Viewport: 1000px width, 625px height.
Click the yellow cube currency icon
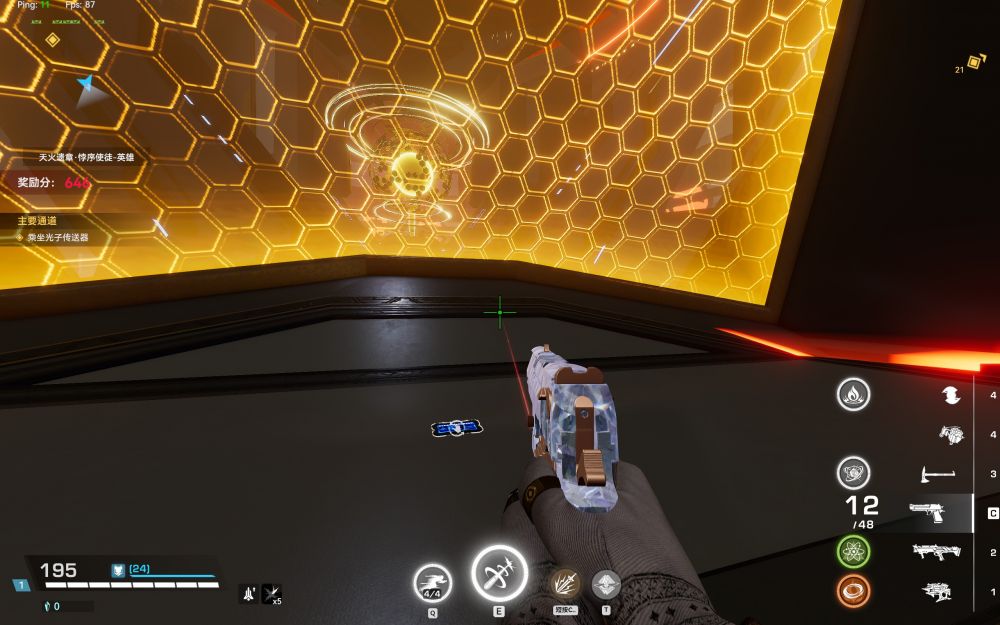pyautogui.click(x=975, y=62)
